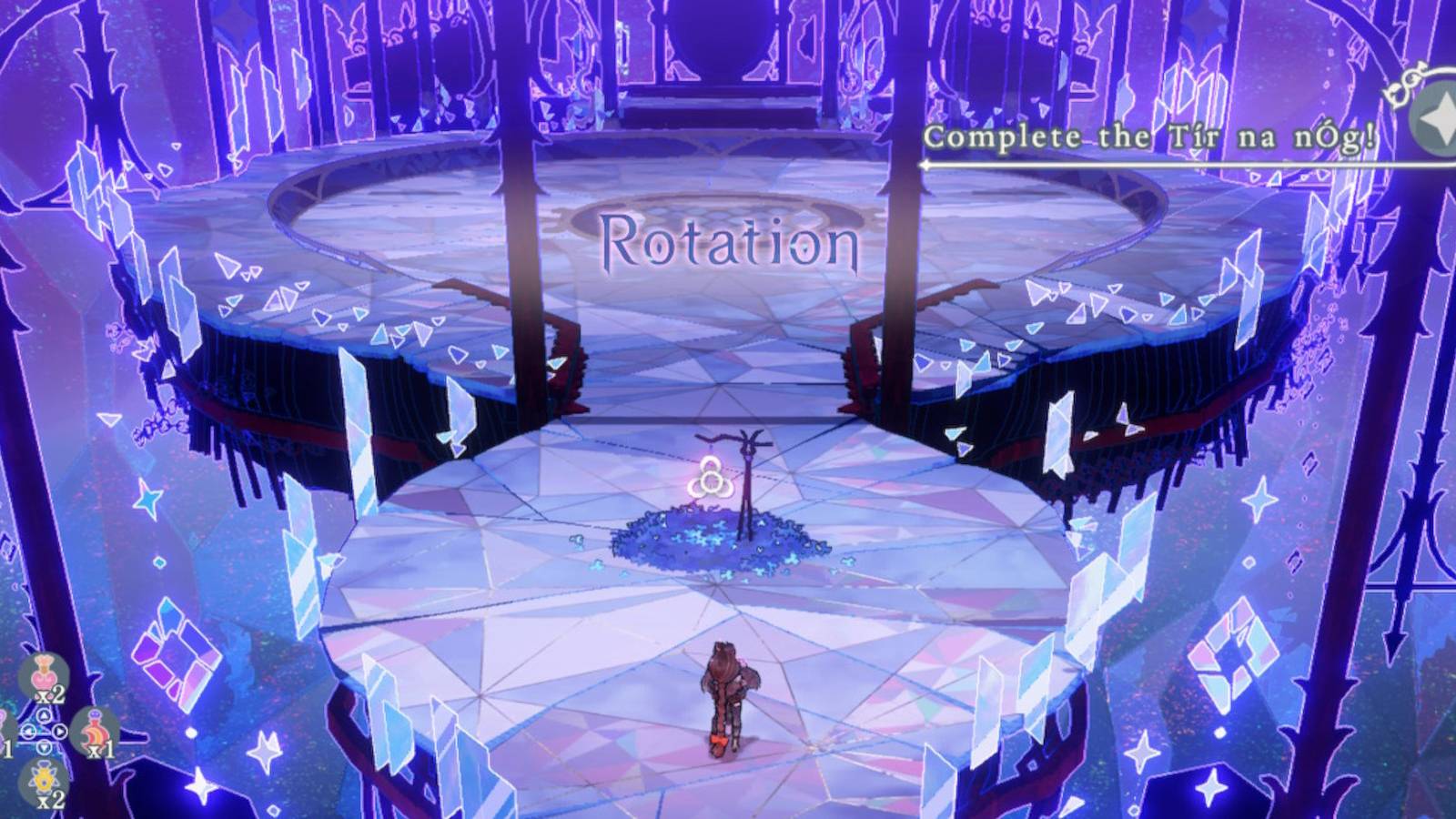The width and height of the screenshot is (1456, 819).
Task: Select the red flame flask item
Action: point(94,728)
